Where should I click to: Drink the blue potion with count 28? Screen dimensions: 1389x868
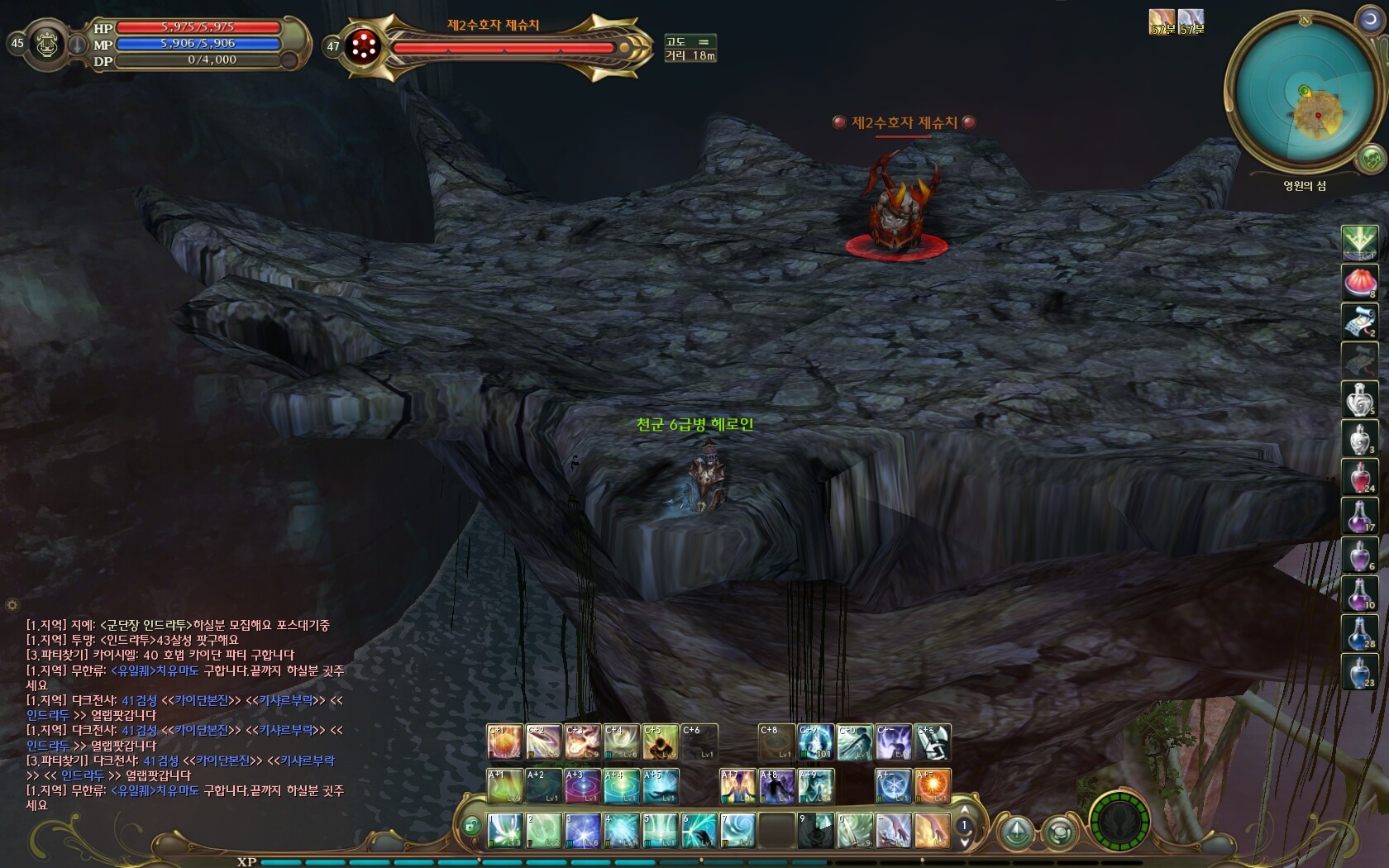coord(1358,632)
